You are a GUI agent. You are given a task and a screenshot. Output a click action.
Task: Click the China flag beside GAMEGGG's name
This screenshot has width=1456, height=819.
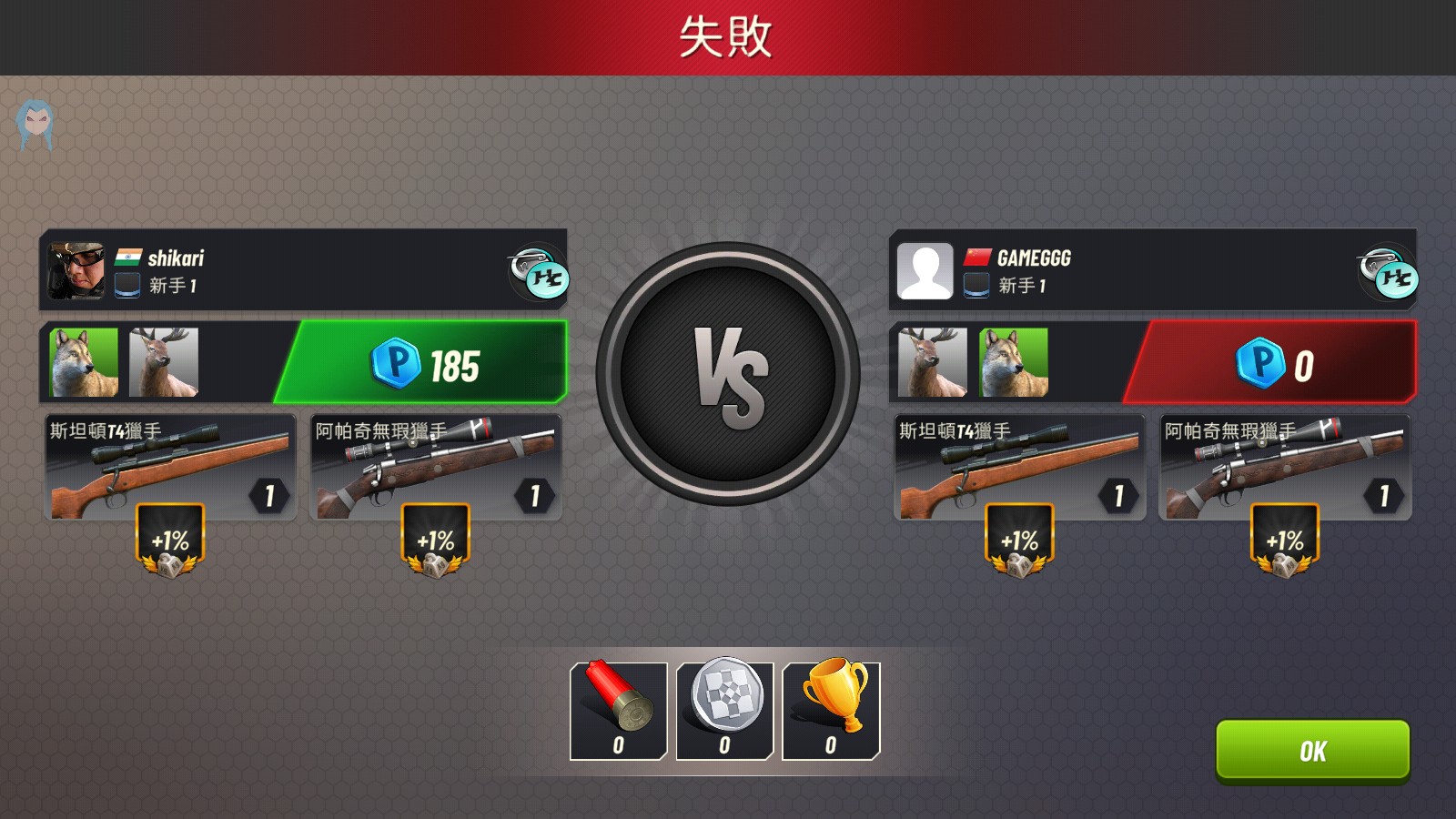click(x=976, y=258)
